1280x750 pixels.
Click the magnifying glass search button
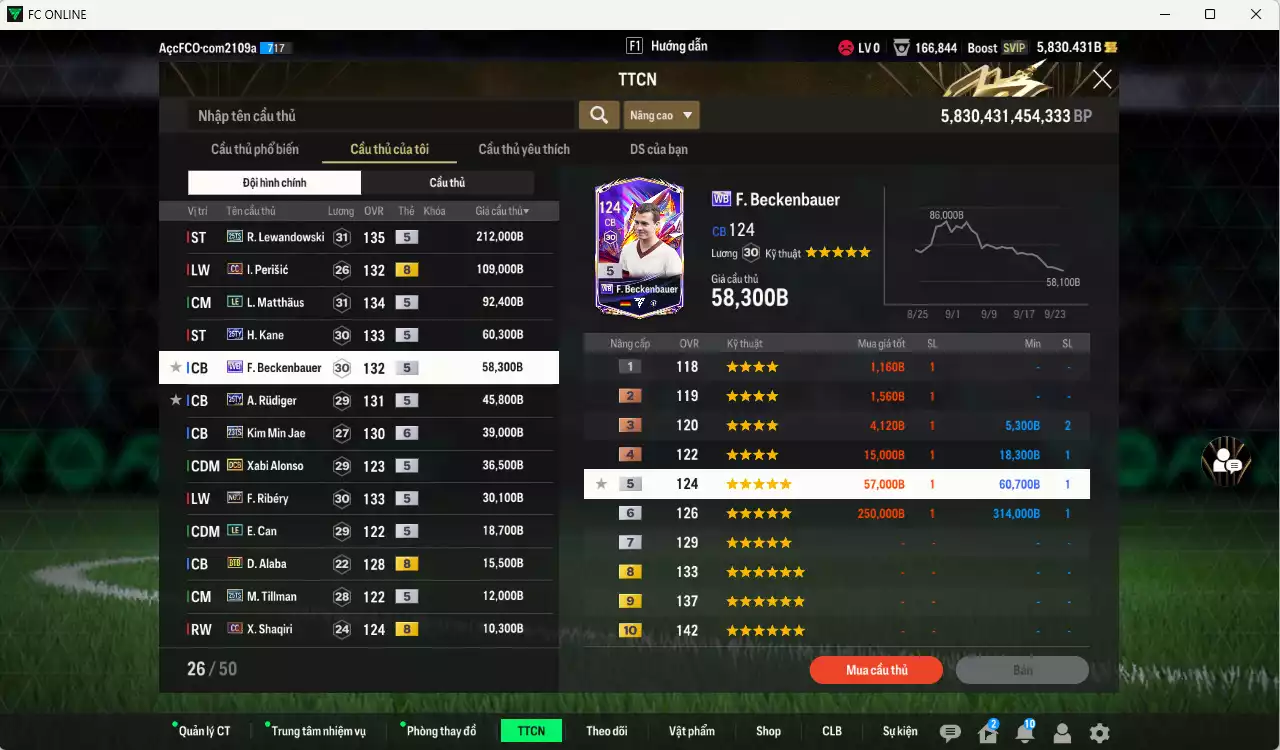598,115
